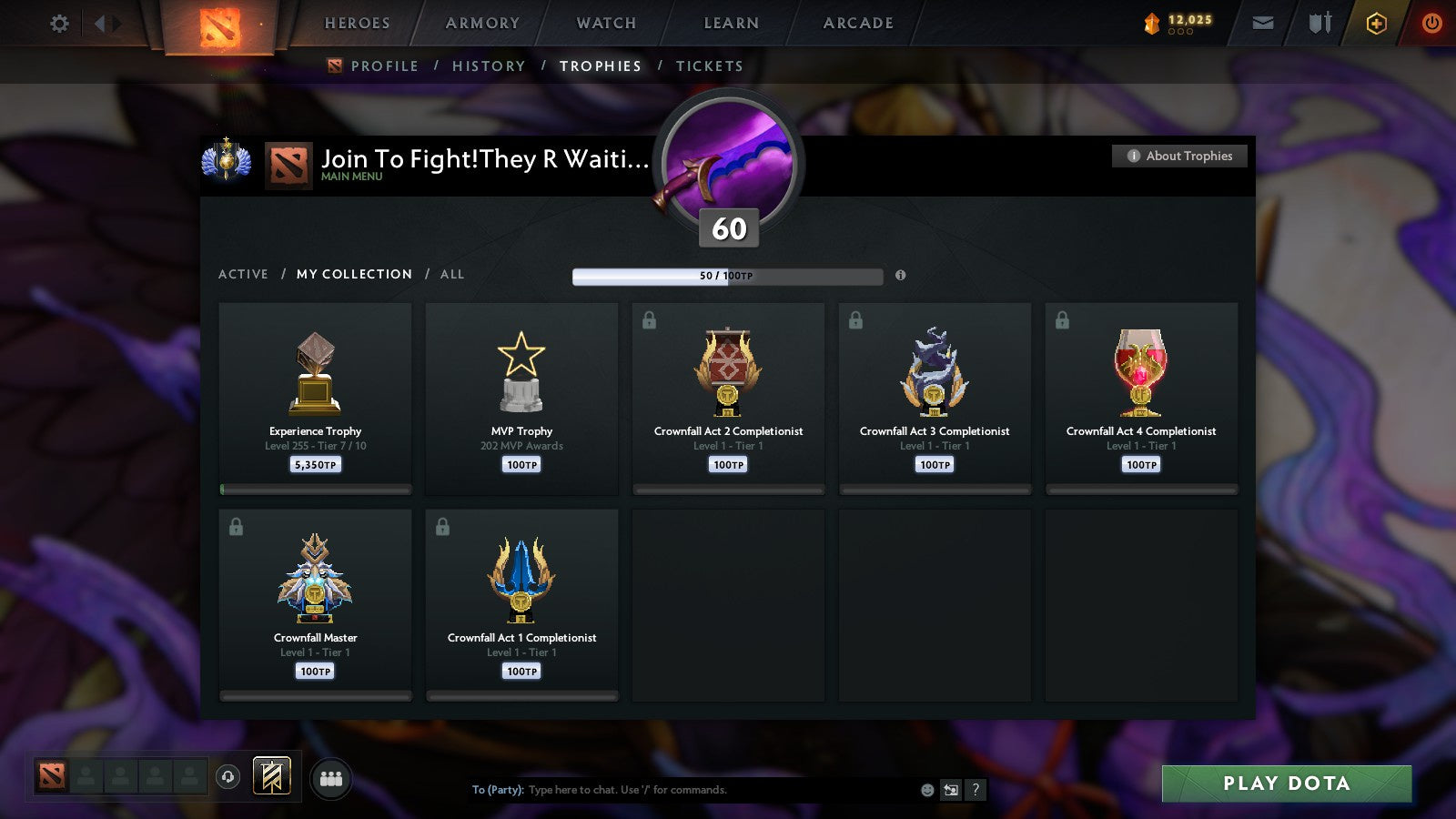The height and width of the screenshot is (819, 1456).
Task: Click the power disconnect icon
Action: [x=1431, y=23]
